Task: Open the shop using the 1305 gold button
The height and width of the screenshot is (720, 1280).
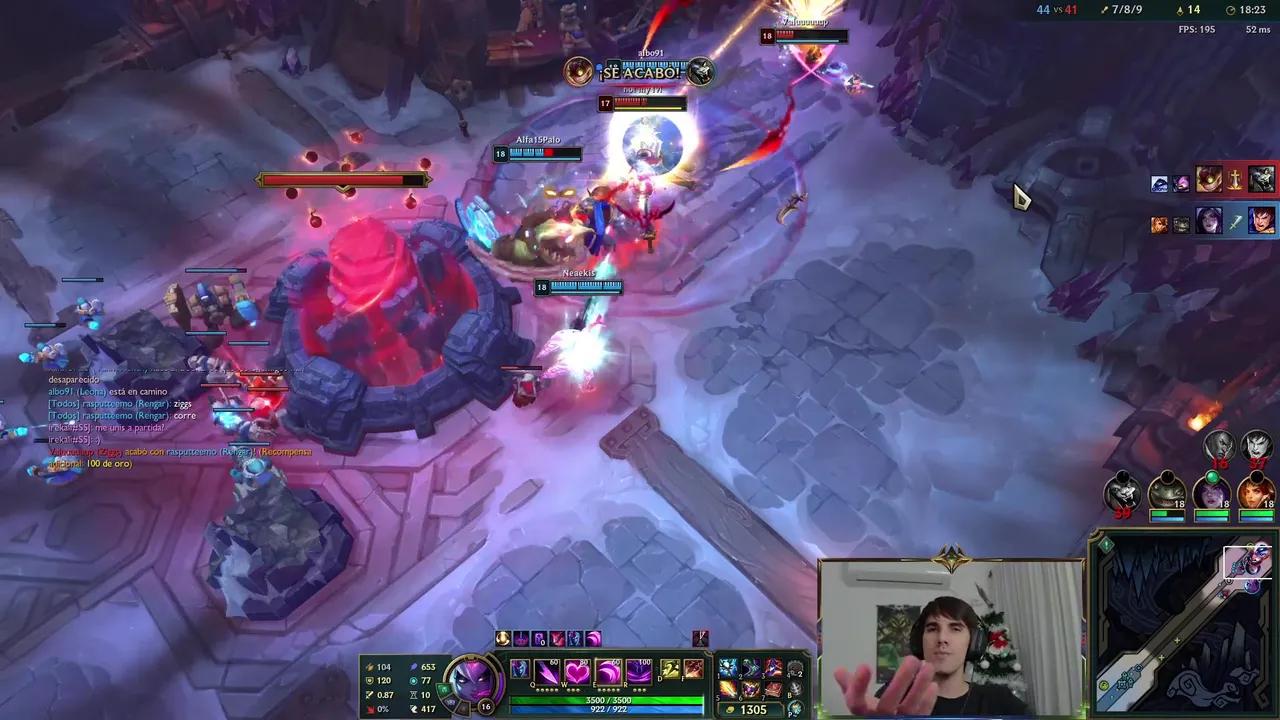Action: point(750,709)
